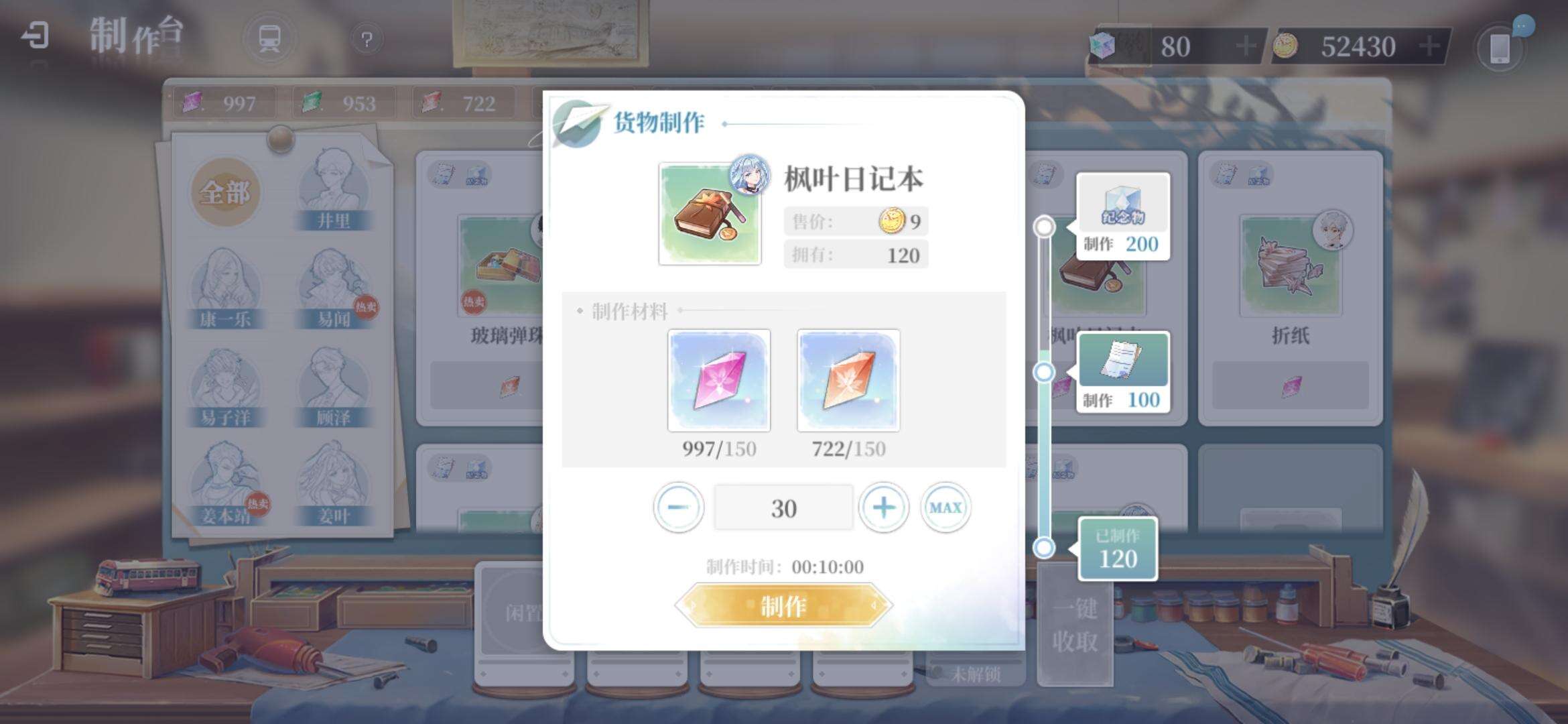The image size is (1568, 724).
Task: Click the 制作 craft button
Action: (x=783, y=605)
